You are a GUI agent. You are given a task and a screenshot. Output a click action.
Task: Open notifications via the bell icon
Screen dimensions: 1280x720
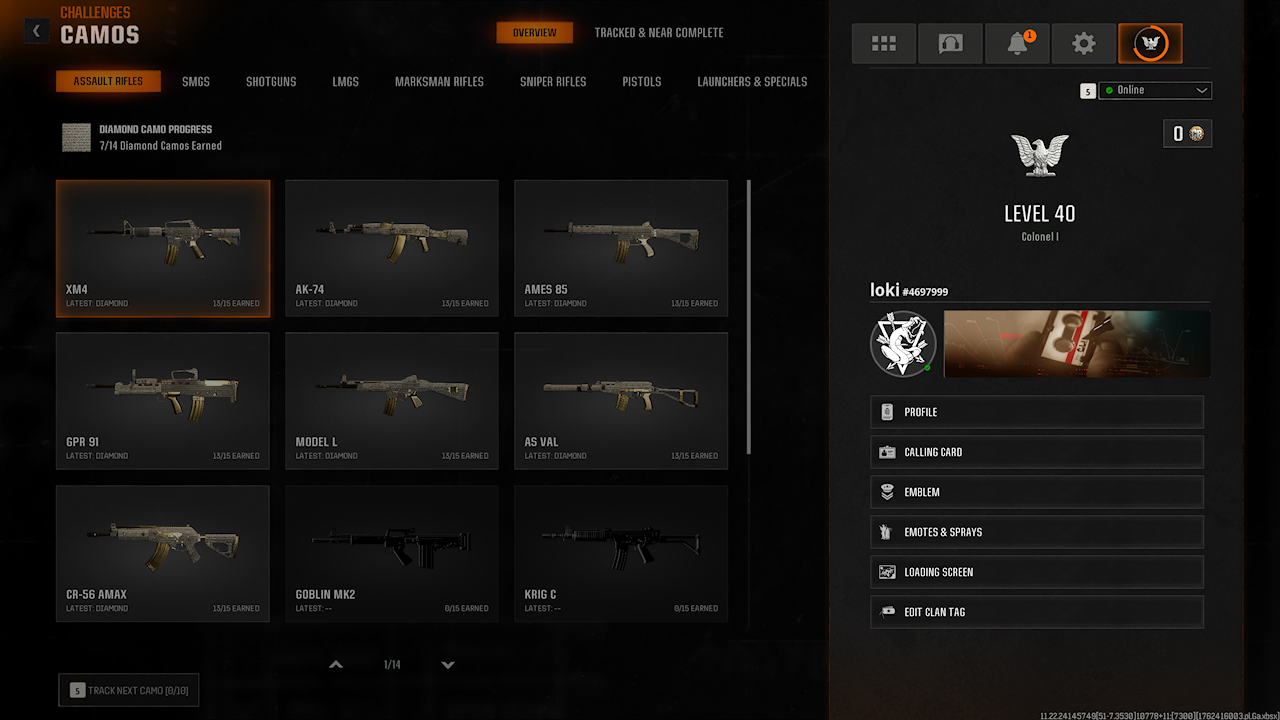click(1017, 43)
